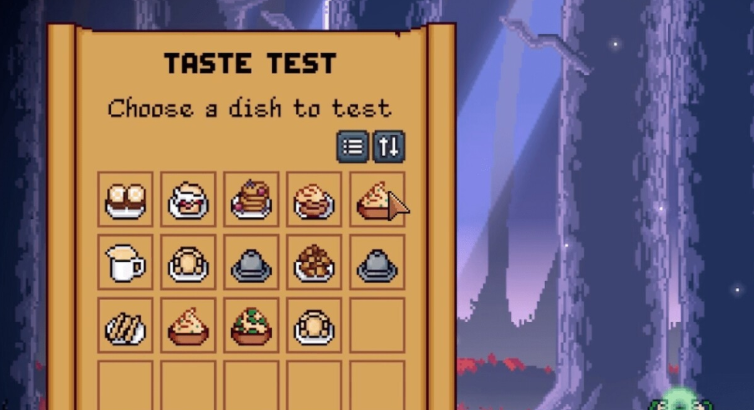Pick the striped pastries on white plate
This screenshot has height=410, width=754.
(x=126, y=326)
